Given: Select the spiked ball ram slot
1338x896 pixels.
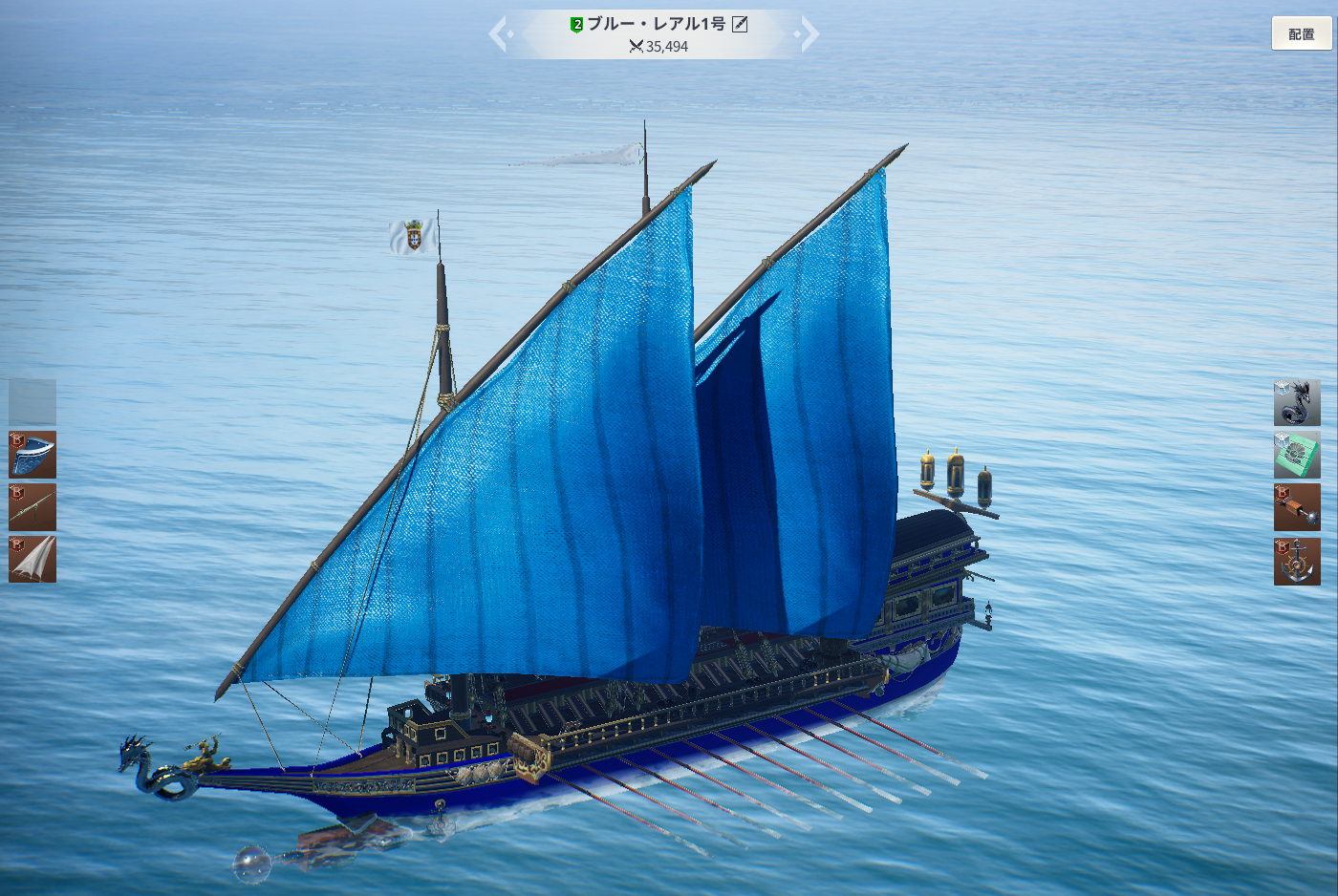Looking at the screenshot, I should click(1297, 506).
